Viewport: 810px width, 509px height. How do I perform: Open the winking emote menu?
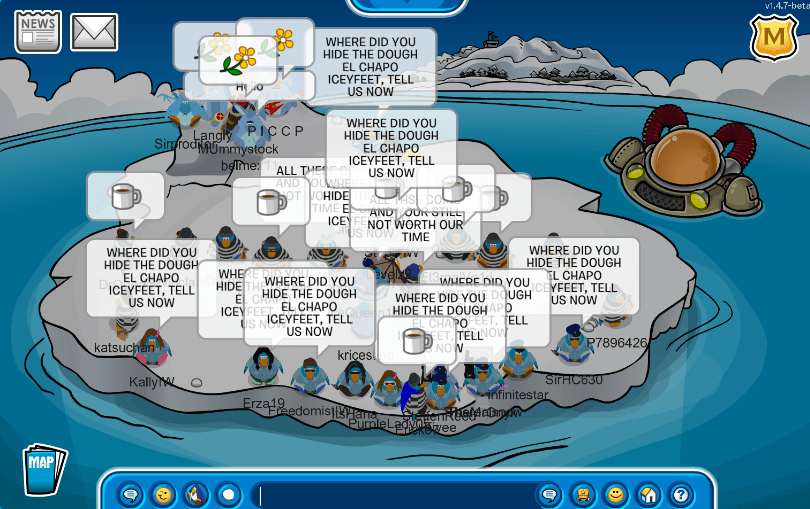tap(162, 494)
